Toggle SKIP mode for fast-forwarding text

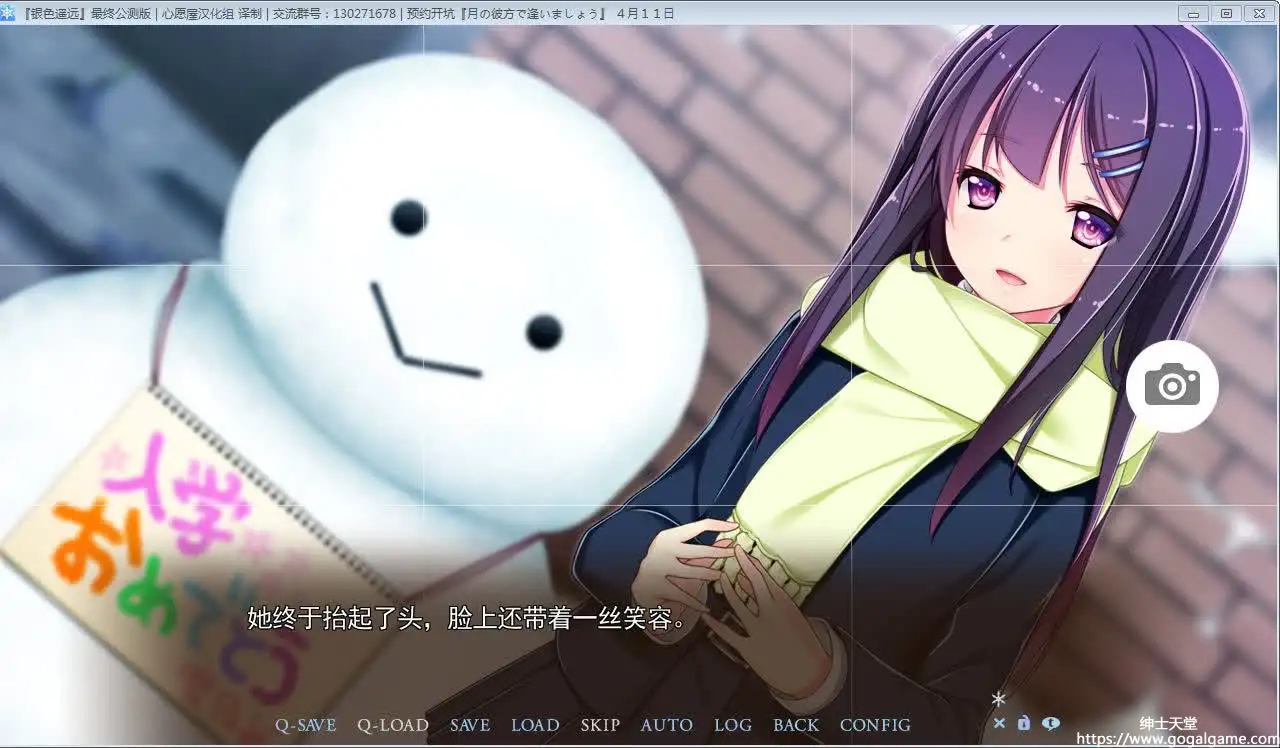(600, 725)
